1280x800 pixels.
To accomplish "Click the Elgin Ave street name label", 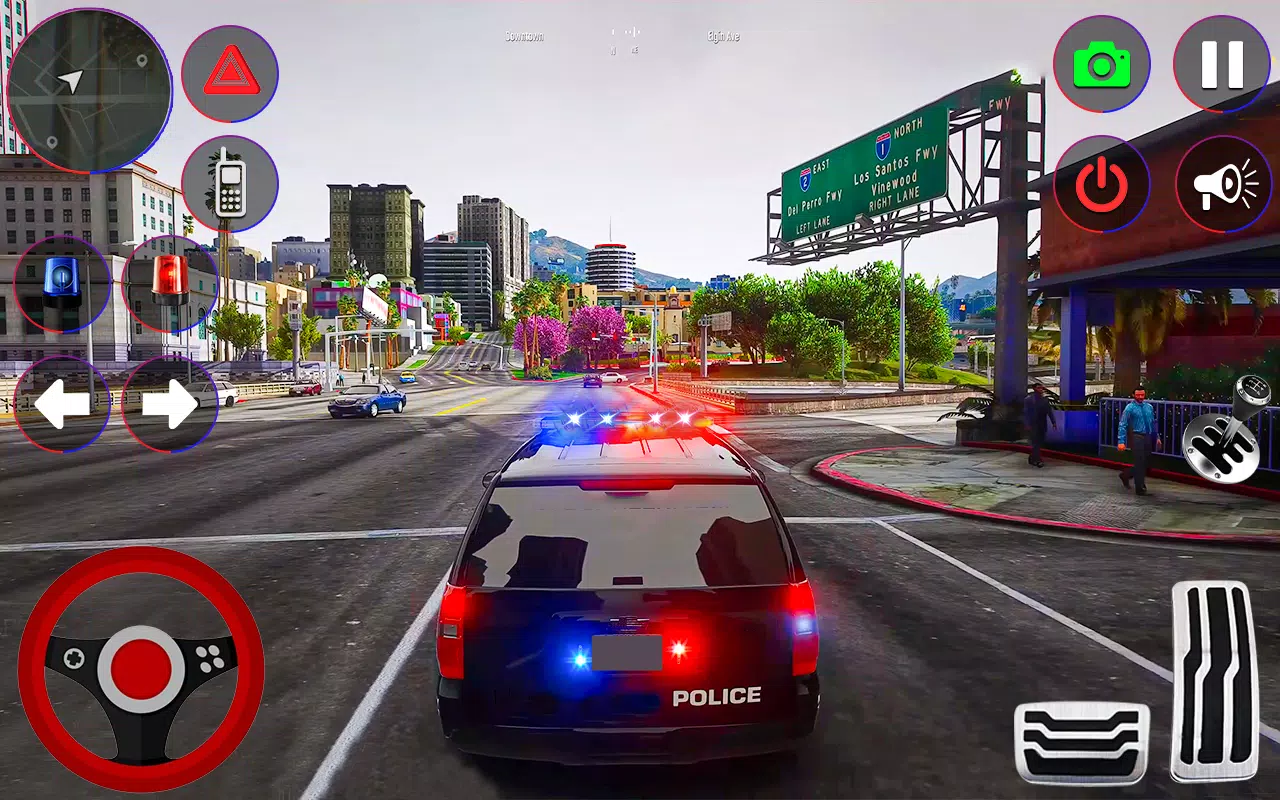I will pos(723,35).
